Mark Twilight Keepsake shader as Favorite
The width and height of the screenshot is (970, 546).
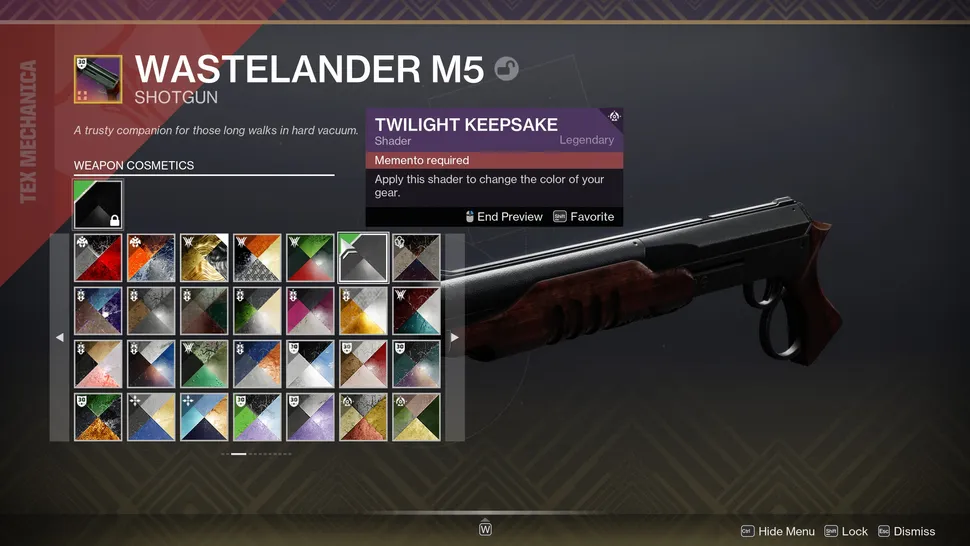coord(584,216)
